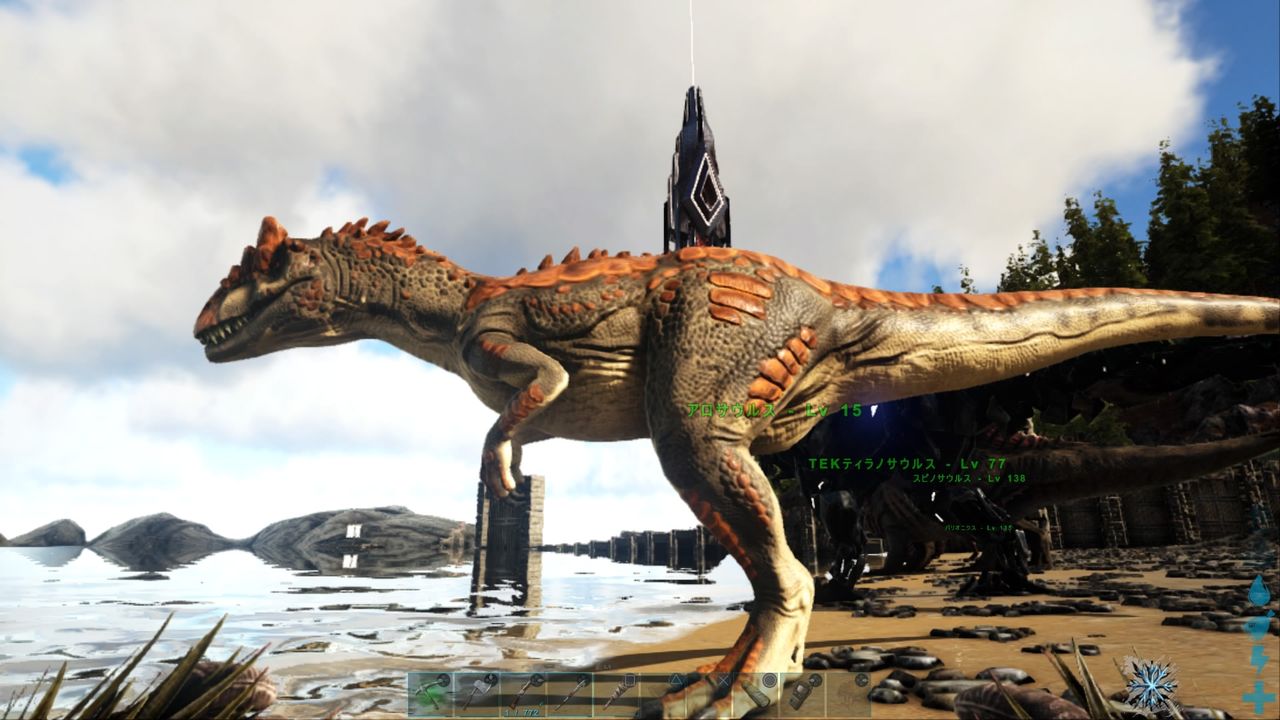Click the blue health cross status icon
Screen dimensions: 1280x720
point(1257,695)
